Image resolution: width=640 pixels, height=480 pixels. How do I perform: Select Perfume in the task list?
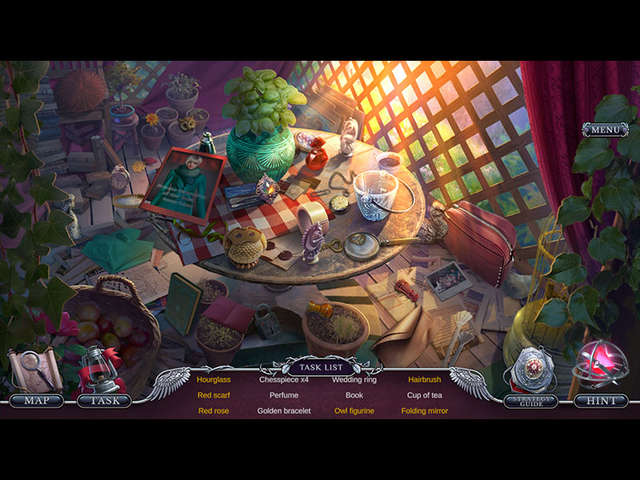284,395
